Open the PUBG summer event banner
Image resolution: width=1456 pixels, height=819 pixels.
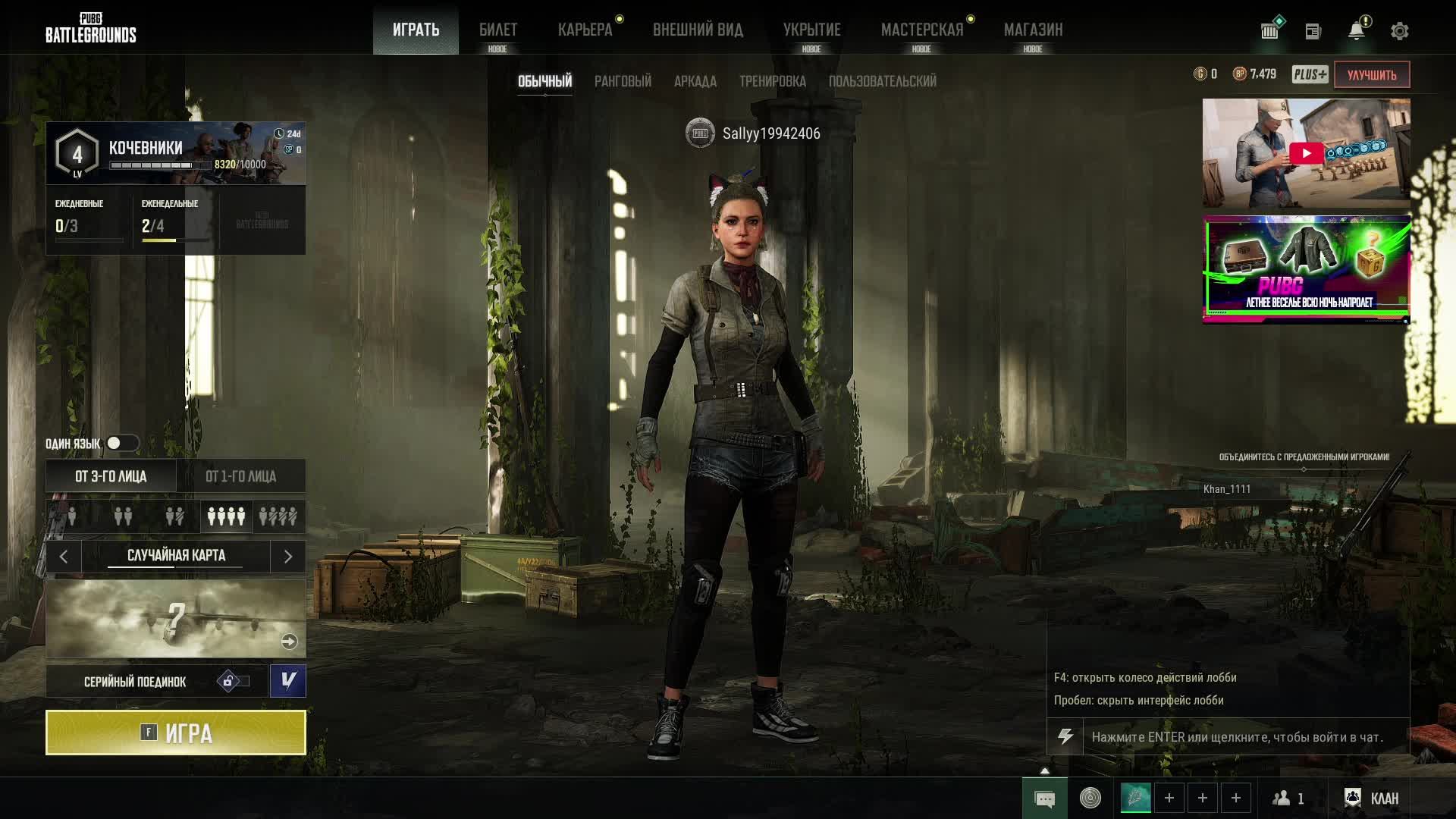tap(1306, 269)
